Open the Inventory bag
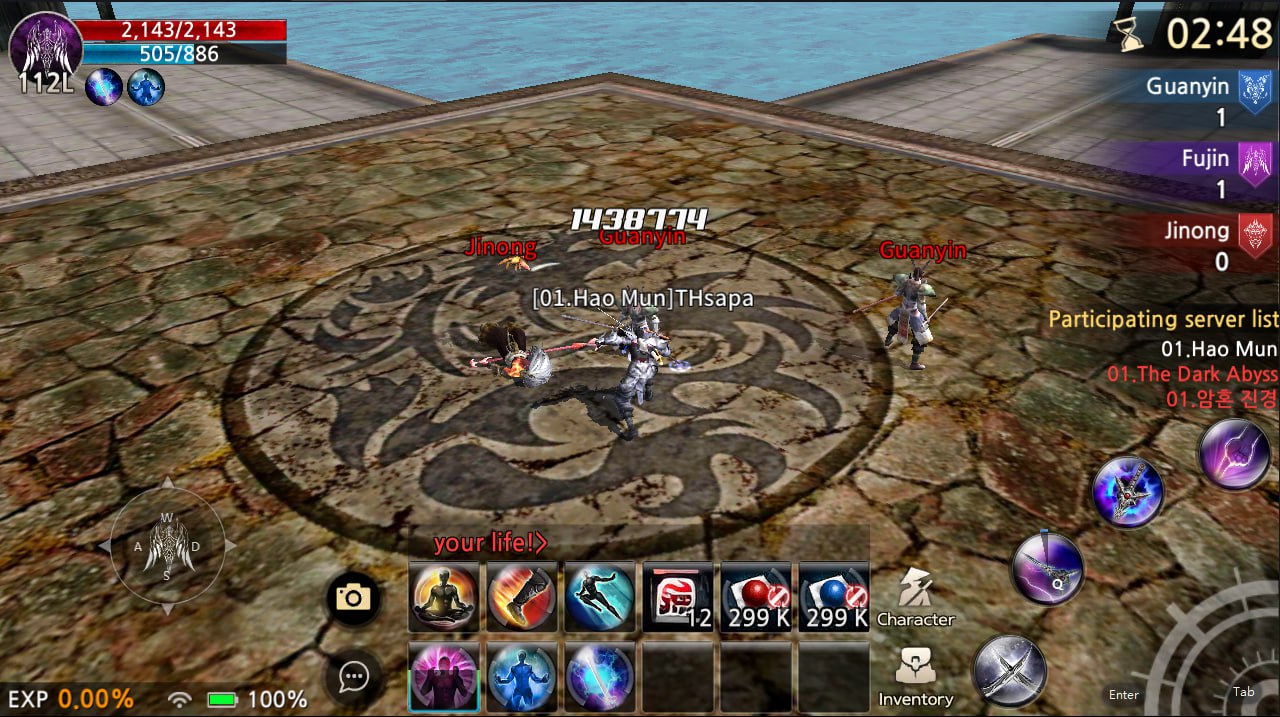Screen dimensions: 1280x717 pyautogui.click(x=915, y=677)
